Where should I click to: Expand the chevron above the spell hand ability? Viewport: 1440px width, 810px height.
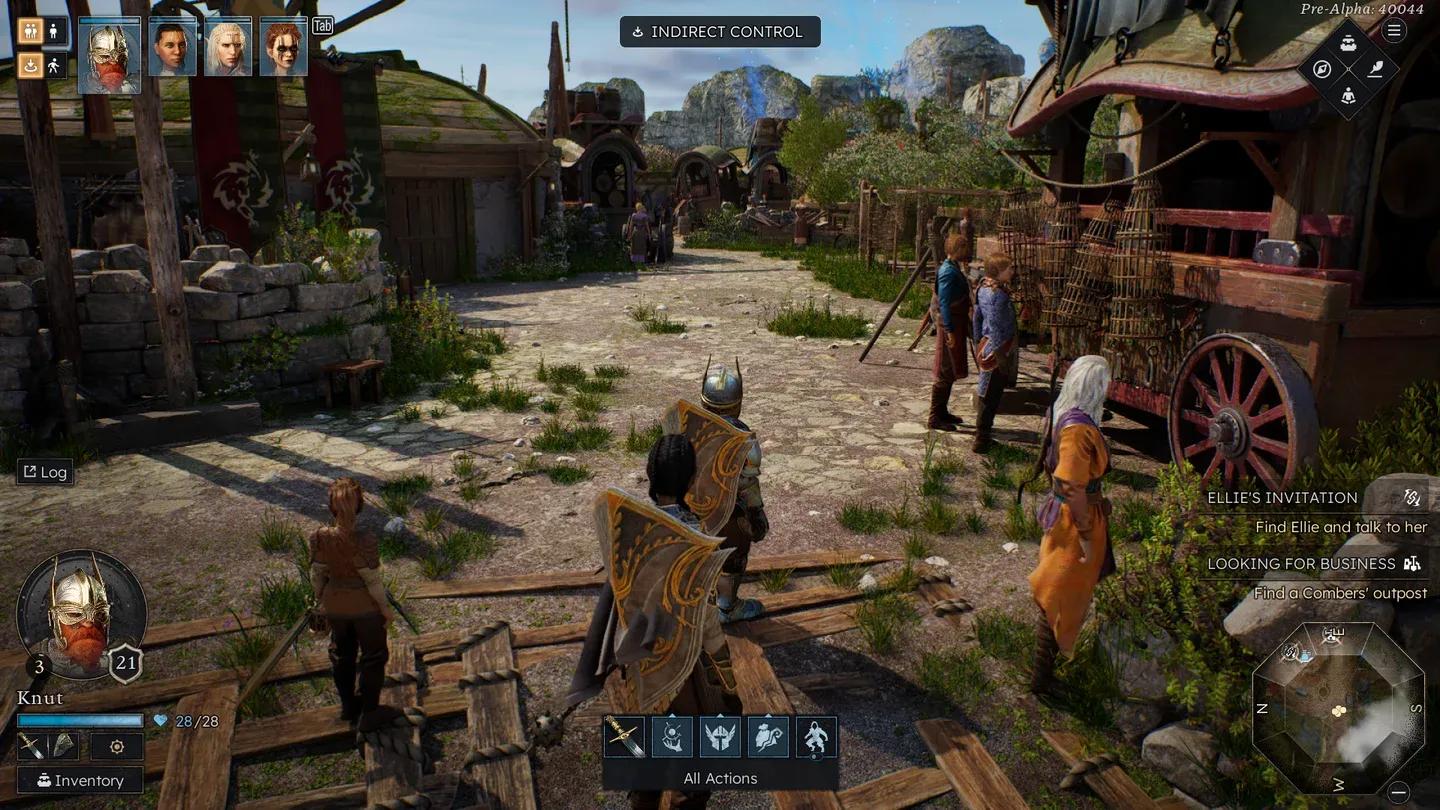672,713
